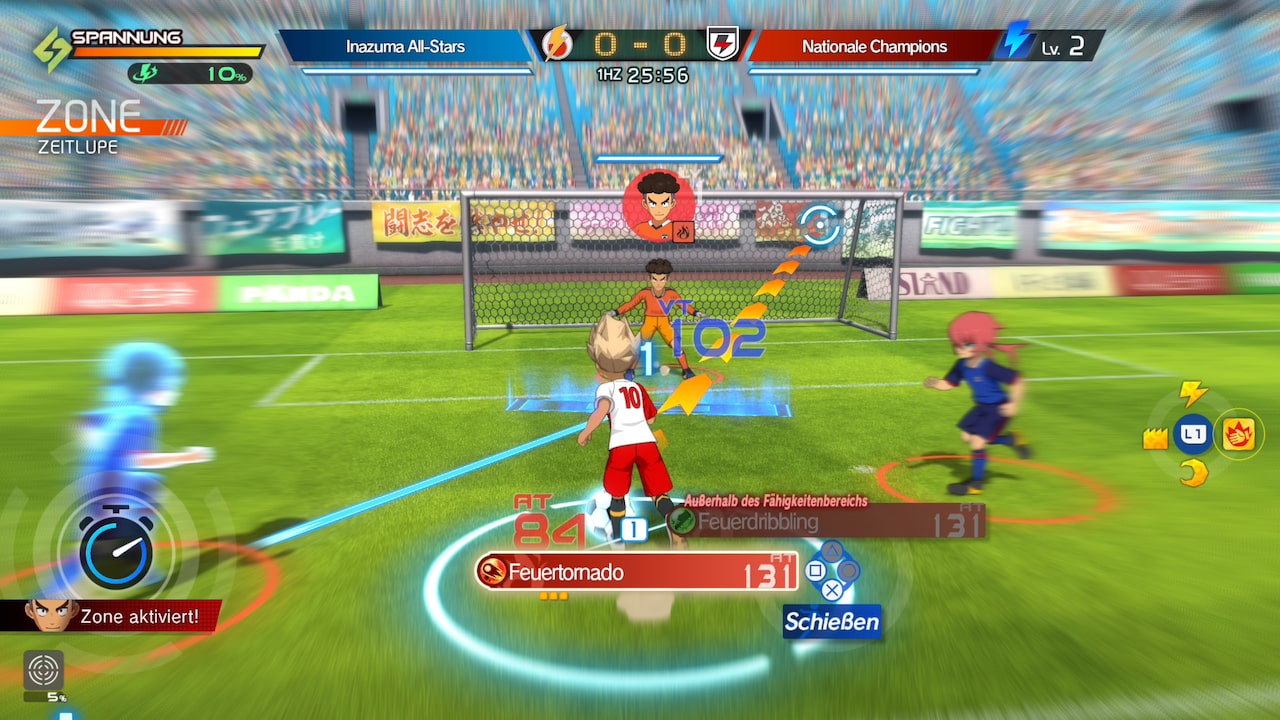Click the crescent moon icon below L1

[1196, 473]
